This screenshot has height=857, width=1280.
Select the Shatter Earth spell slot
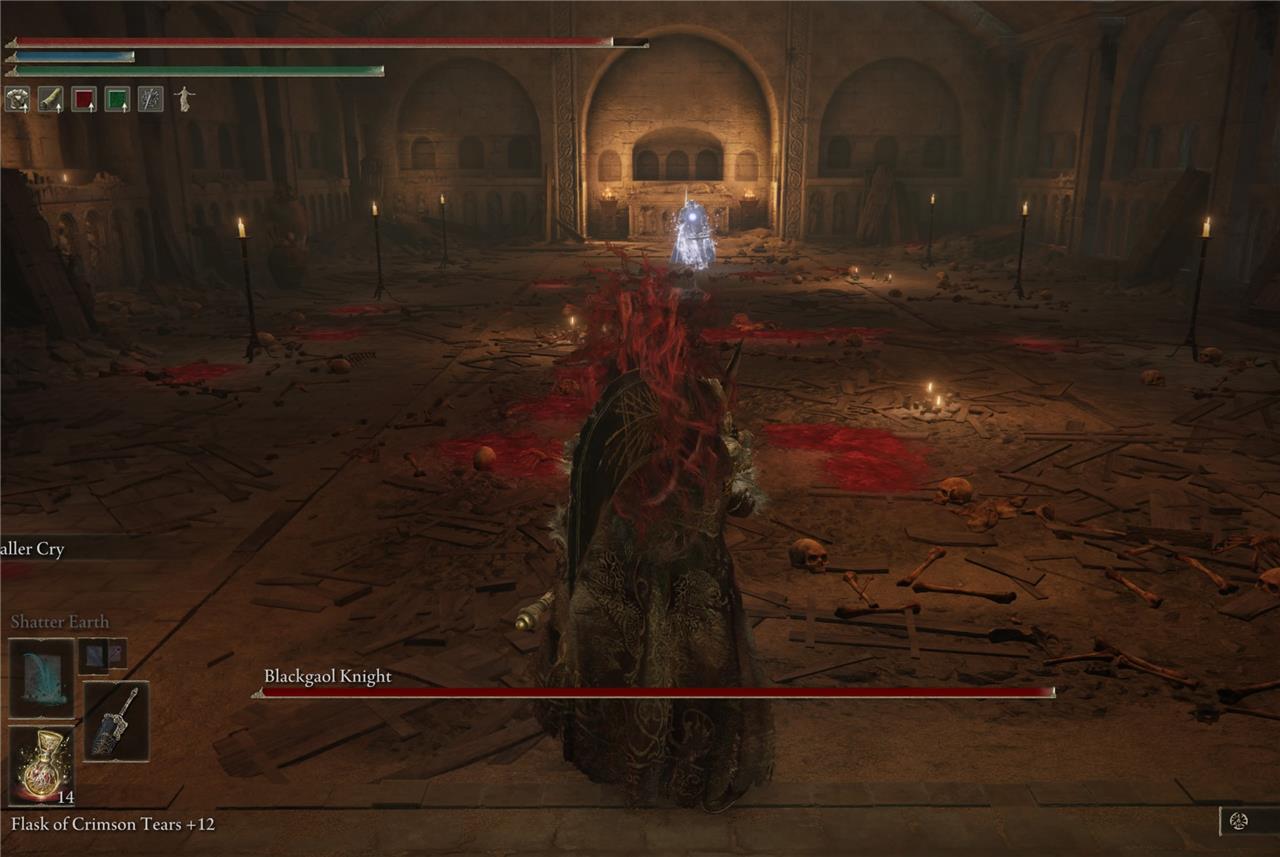click(42, 677)
